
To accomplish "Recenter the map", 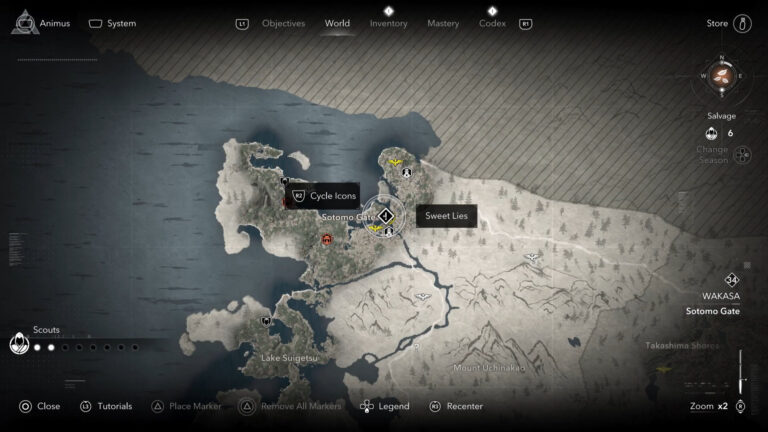I will click(x=456, y=406).
